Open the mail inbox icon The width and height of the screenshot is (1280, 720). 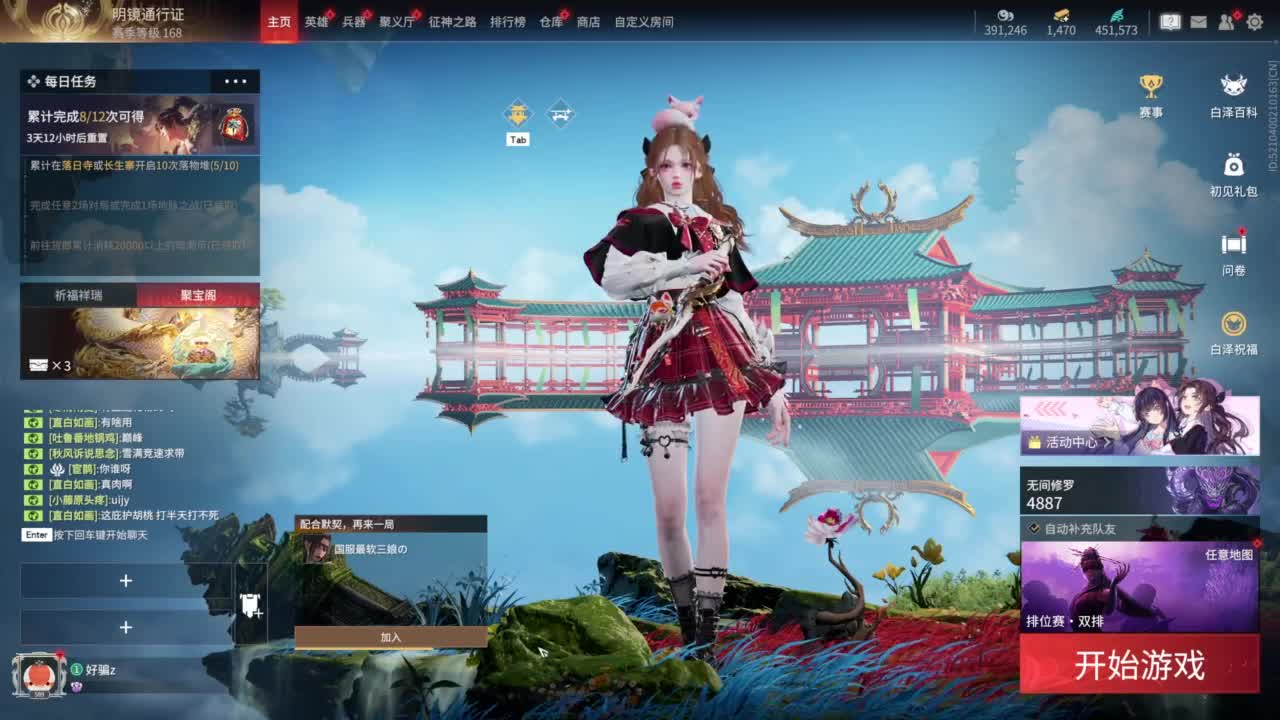point(1198,21)
